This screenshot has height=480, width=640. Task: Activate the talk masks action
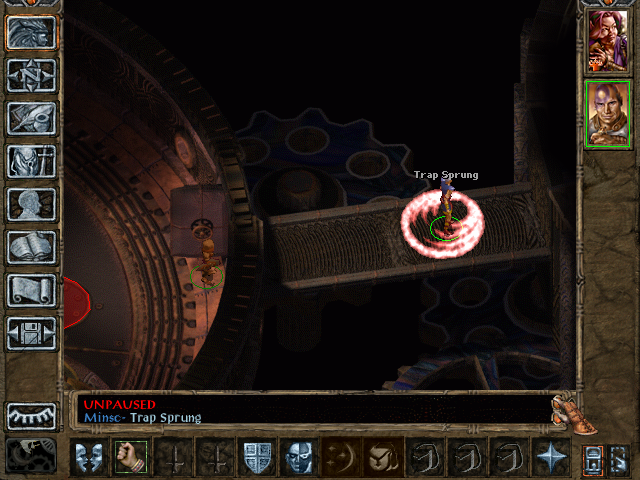[x=87, y=457]
